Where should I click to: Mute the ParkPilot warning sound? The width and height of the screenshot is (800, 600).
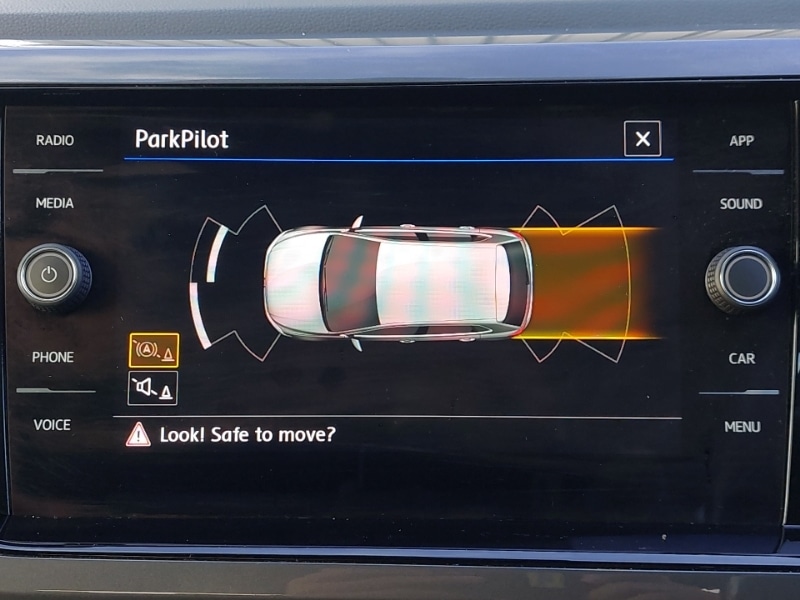coord(153,388)
